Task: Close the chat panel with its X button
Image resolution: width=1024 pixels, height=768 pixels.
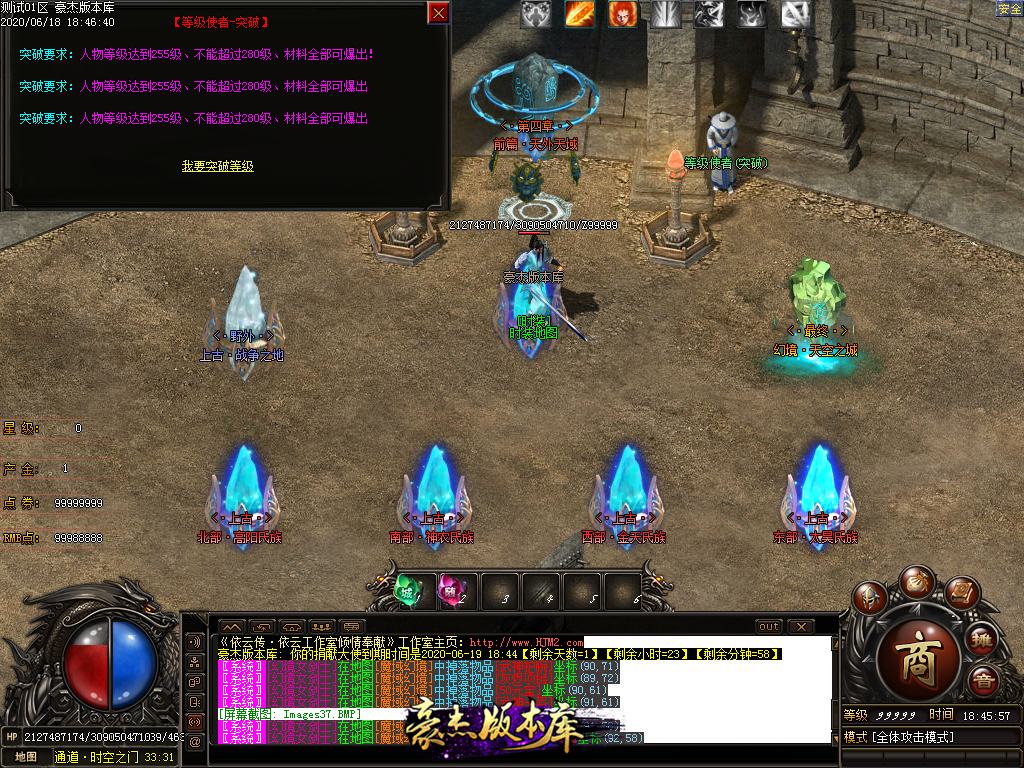Action: click(x=800, y=627)
